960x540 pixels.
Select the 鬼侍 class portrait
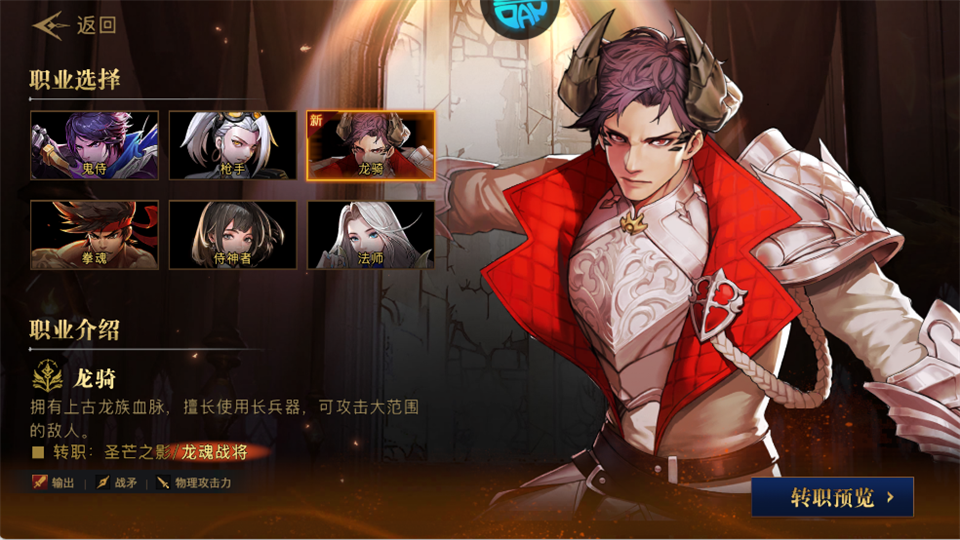(x=94, y=145)
